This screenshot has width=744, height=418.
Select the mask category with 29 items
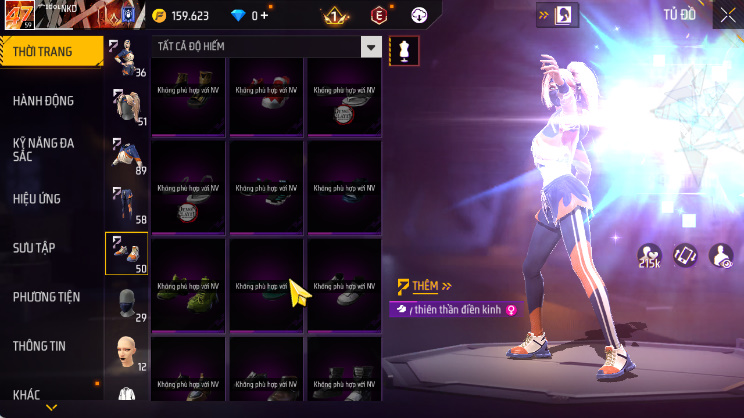coord(127,303)
